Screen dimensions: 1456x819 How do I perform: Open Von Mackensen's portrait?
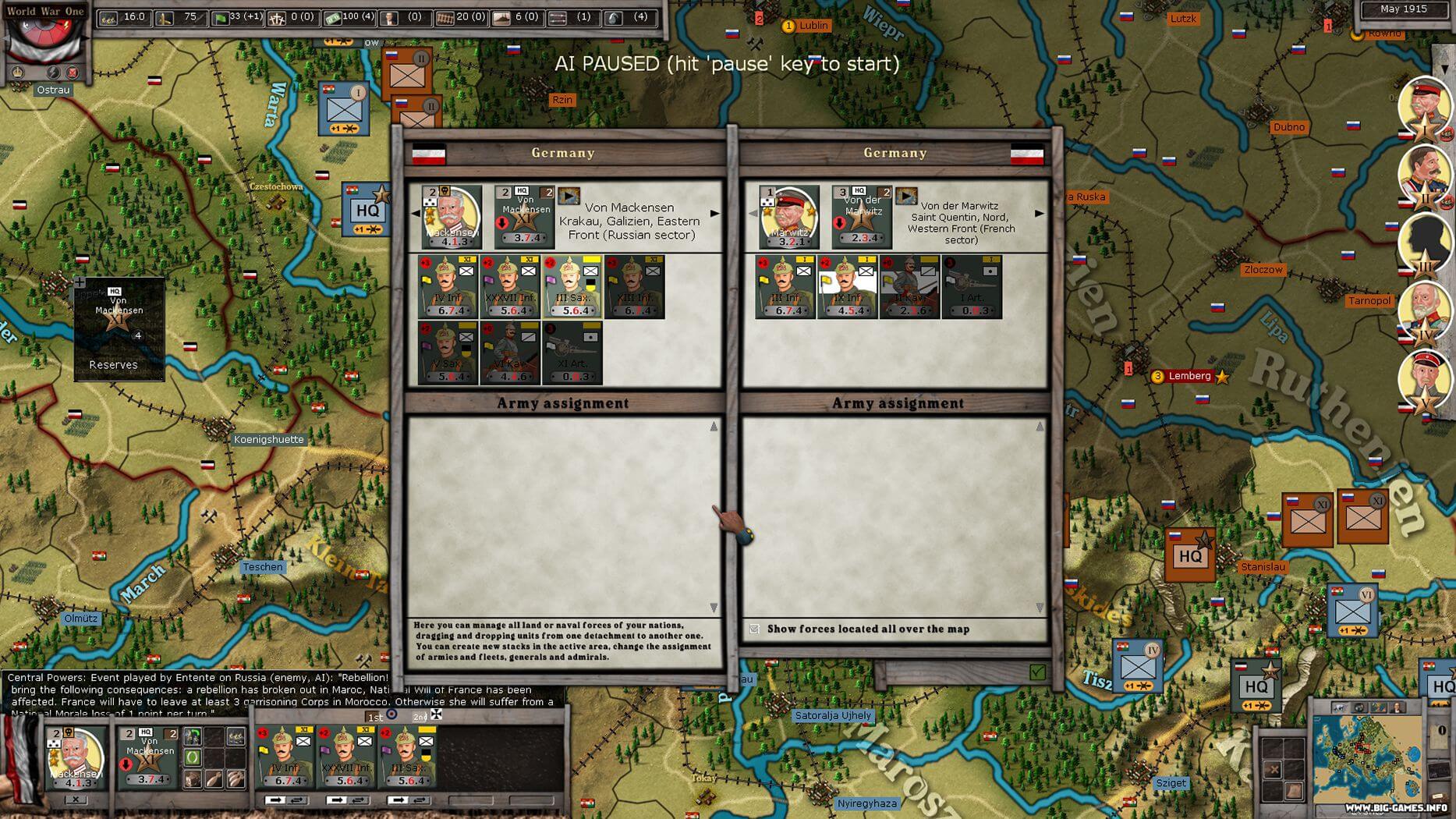(x=451, y=216)
